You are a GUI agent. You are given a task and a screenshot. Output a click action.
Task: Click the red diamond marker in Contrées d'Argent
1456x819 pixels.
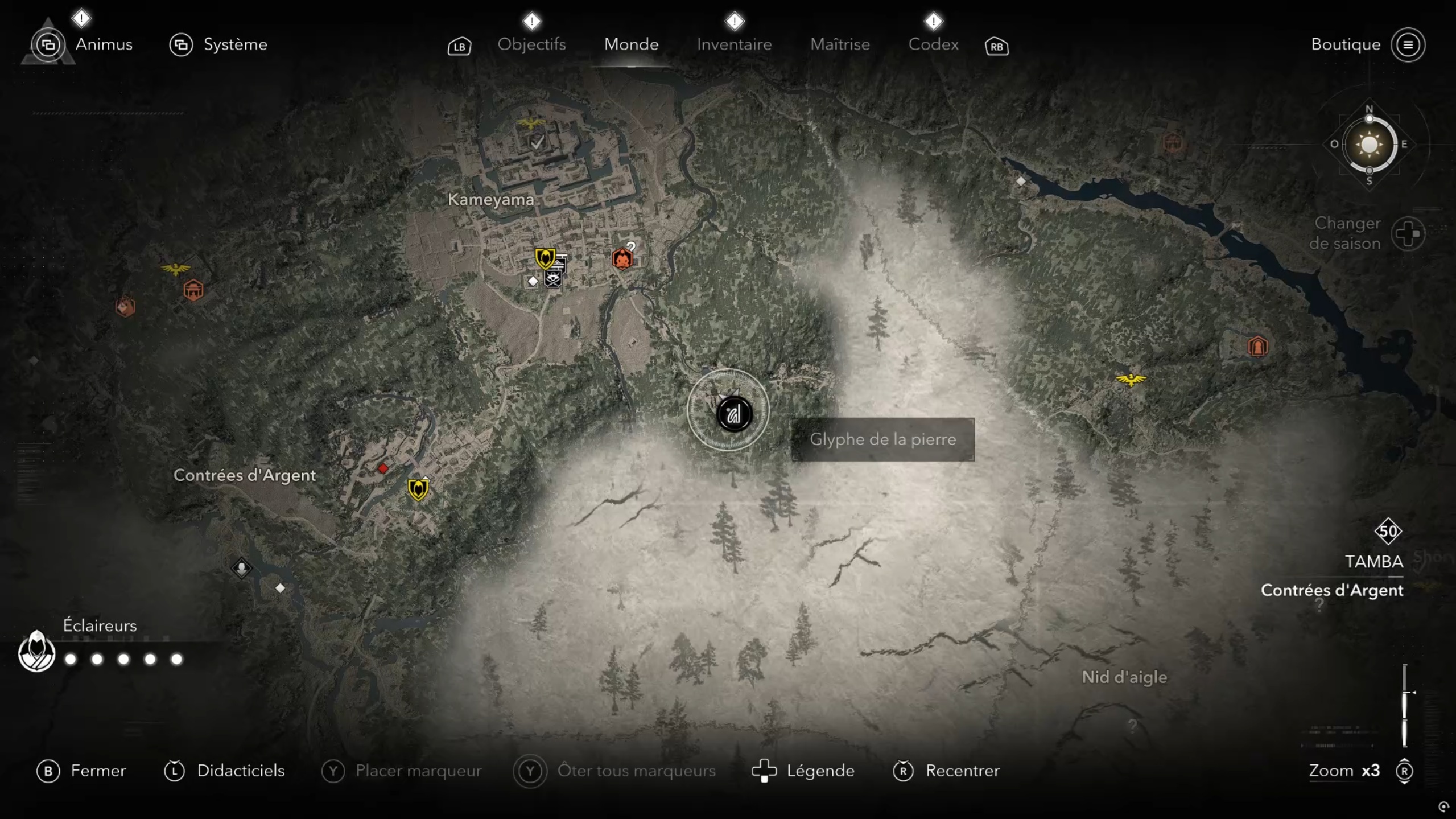coord(383,468)
